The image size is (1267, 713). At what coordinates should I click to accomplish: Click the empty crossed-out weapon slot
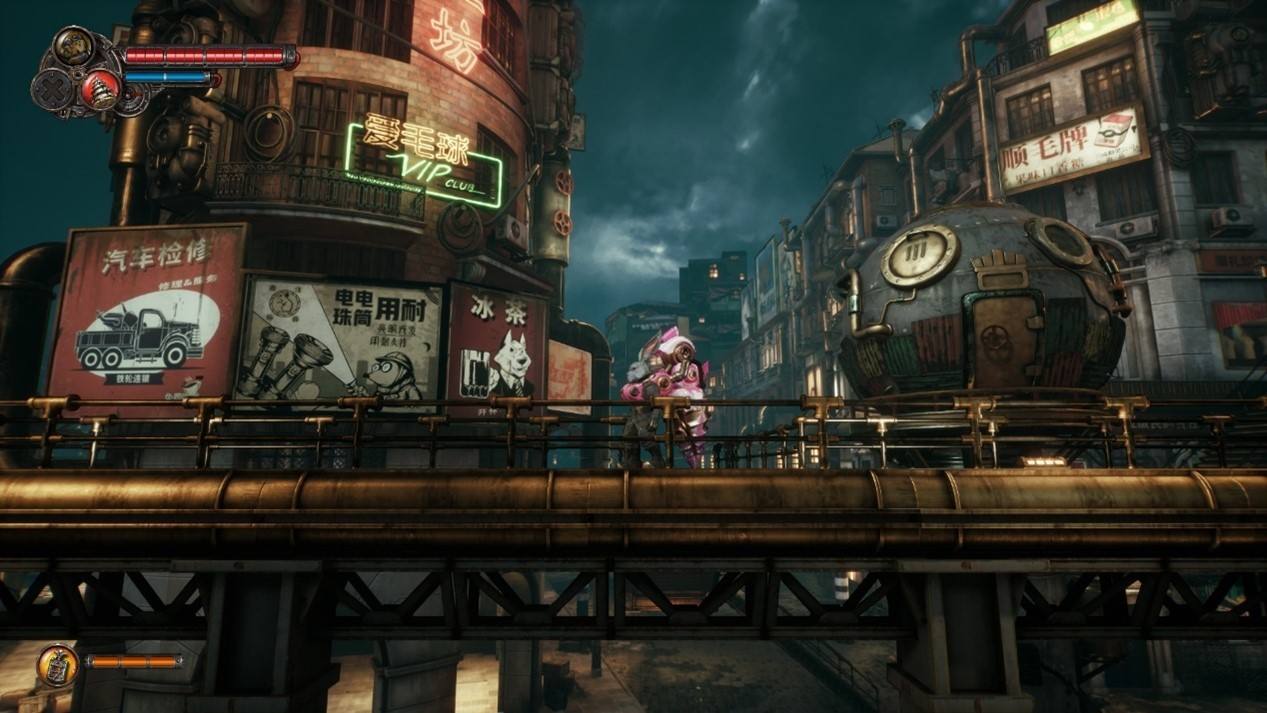pyautogui.click(x=53, y=90)
